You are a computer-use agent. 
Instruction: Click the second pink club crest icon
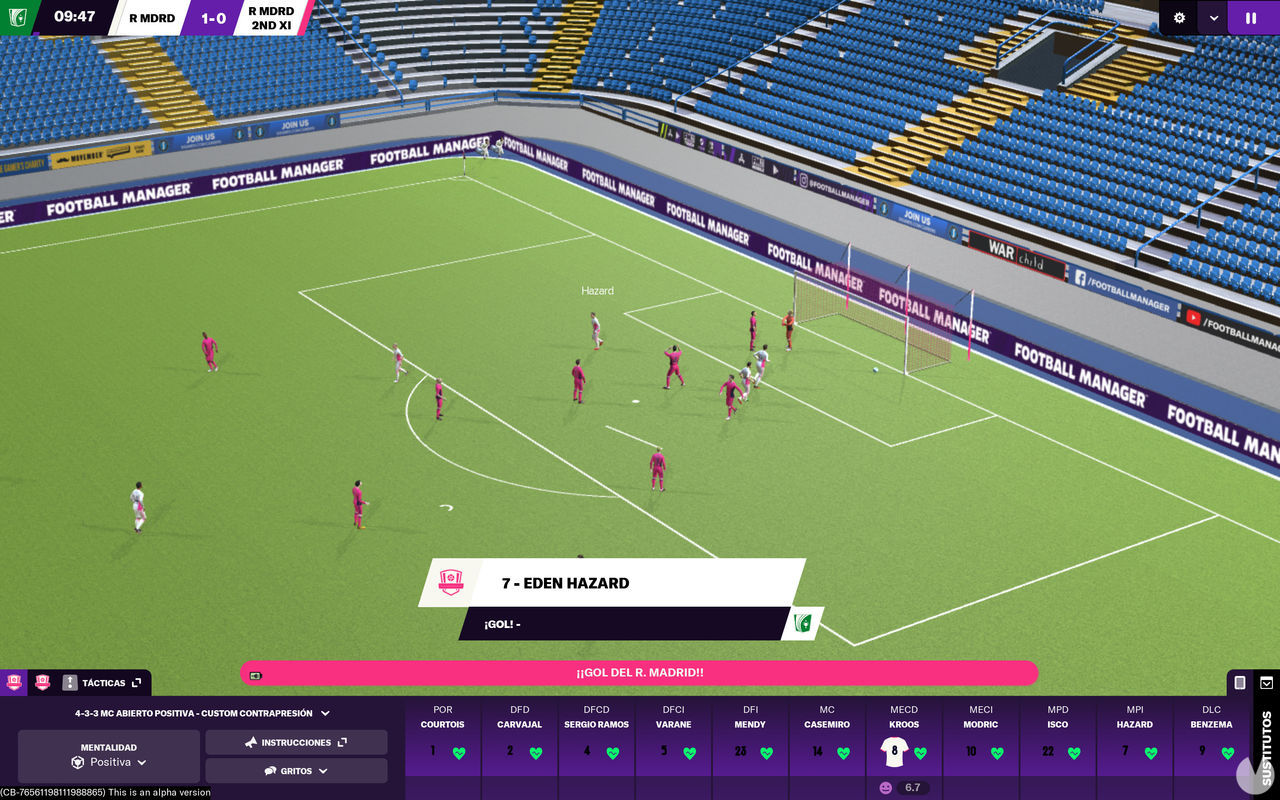[41, 682]
